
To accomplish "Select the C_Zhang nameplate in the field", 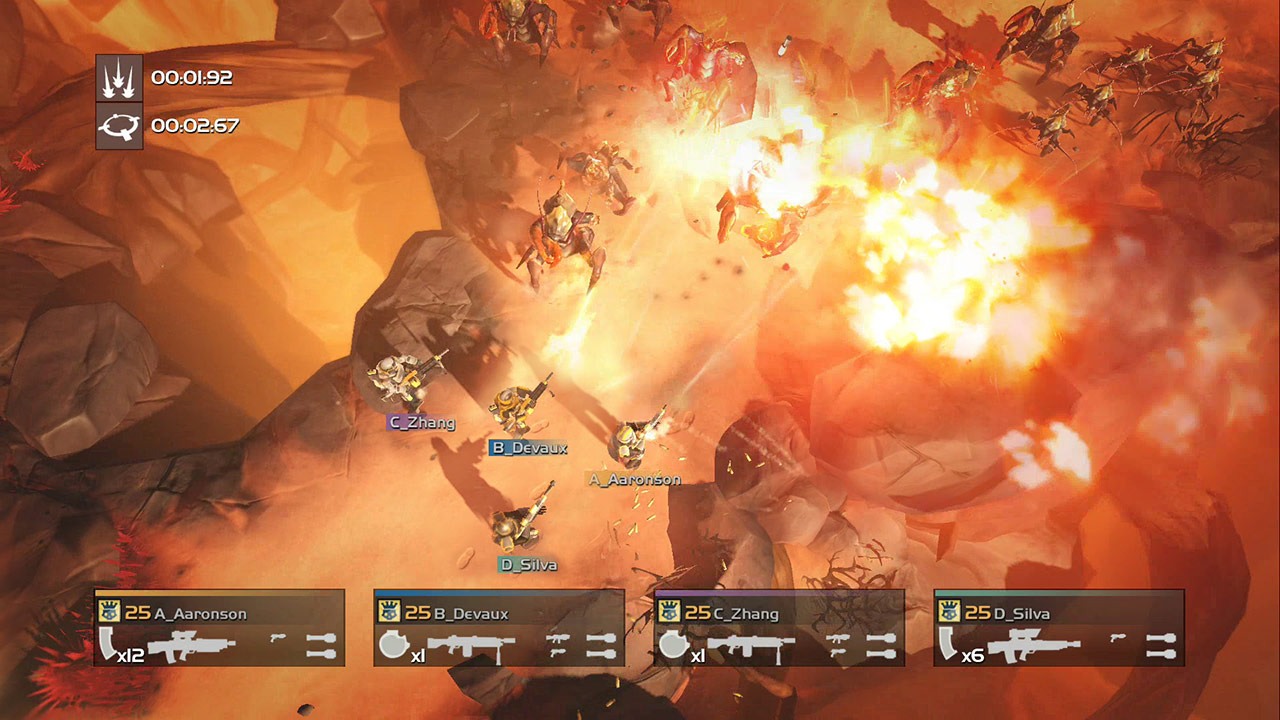I will (x=424, y=423).
